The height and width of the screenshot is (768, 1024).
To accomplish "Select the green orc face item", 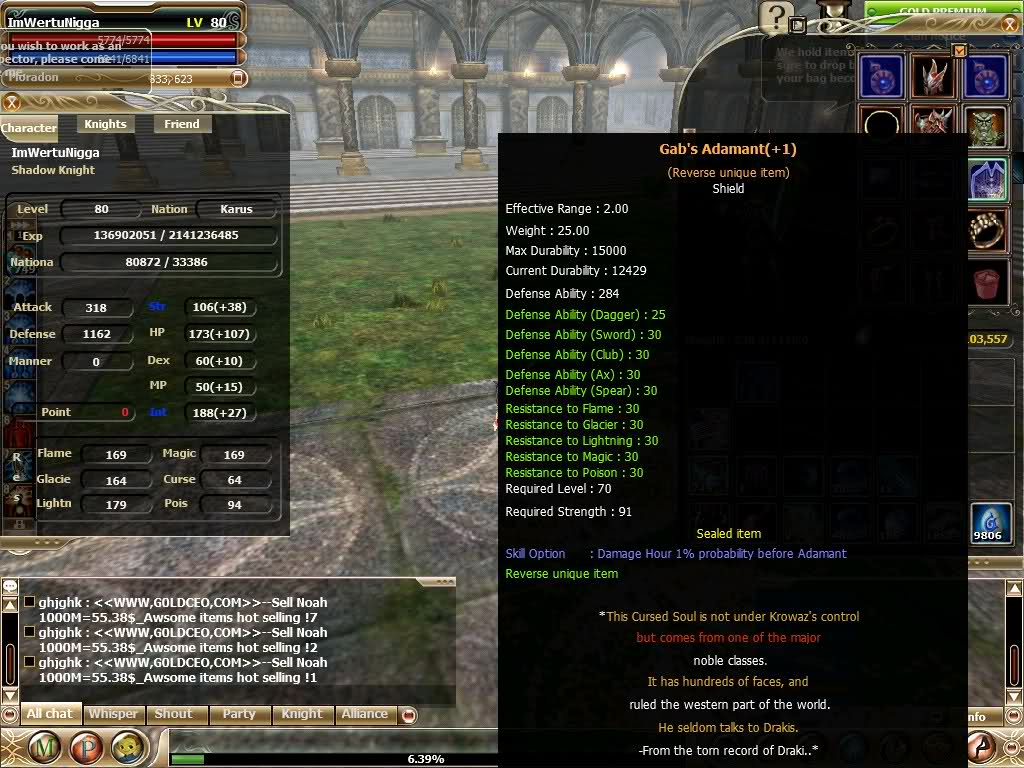I will click(986, 127).
